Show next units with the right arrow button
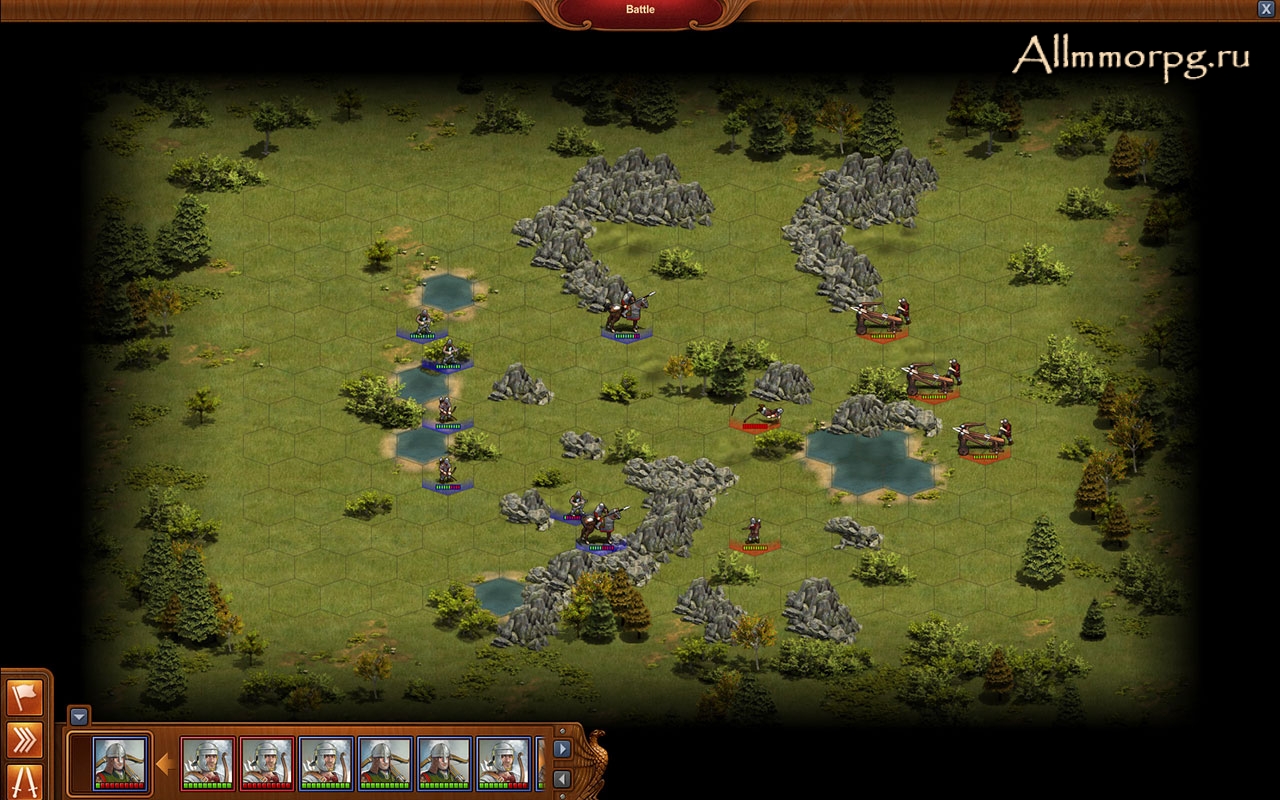Image resolution: width=1280 pixels, height=800 pixels. 562,748
